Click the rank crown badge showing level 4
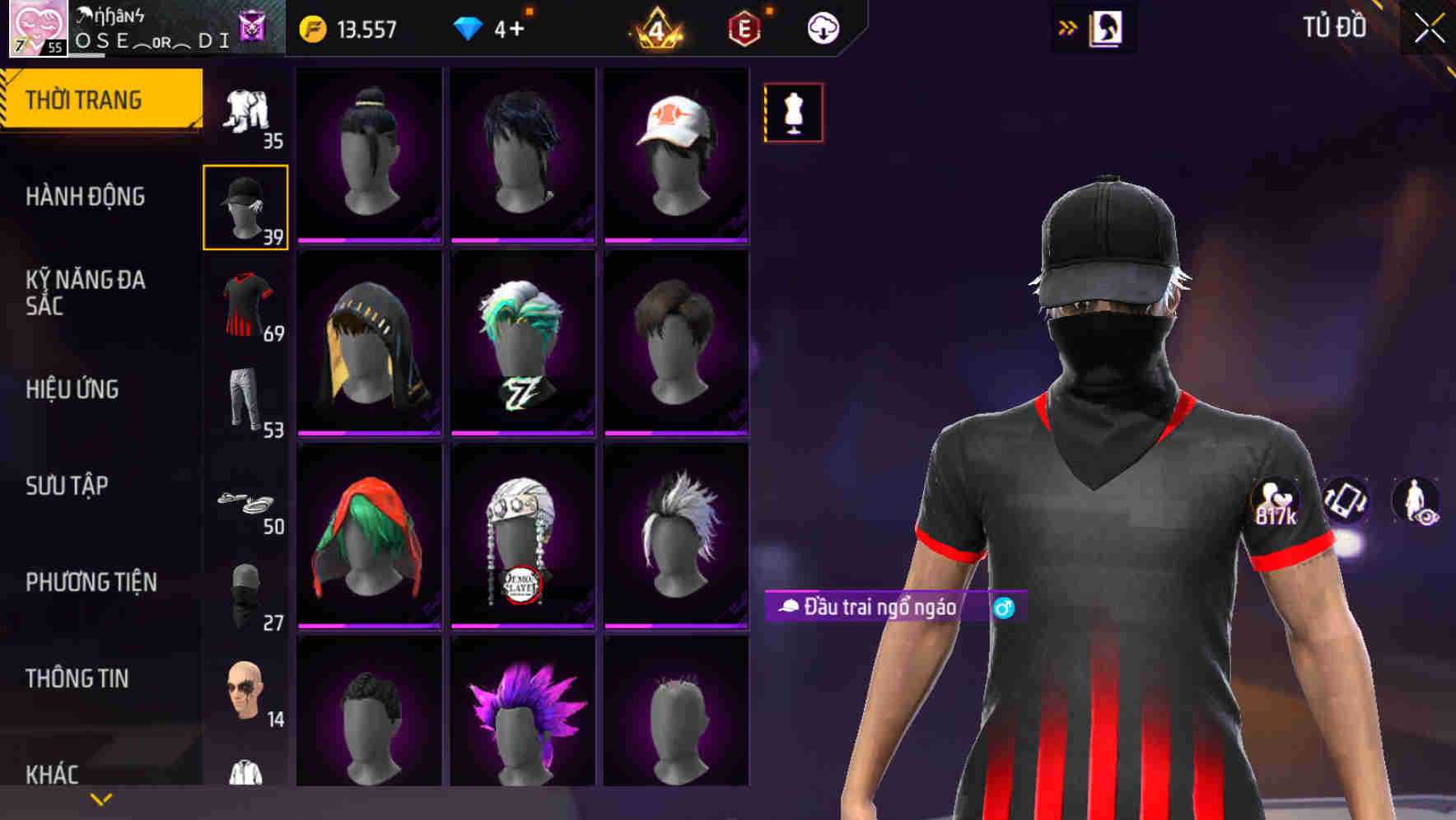The width and height of the screenshot is (1456, 820). 656,29
